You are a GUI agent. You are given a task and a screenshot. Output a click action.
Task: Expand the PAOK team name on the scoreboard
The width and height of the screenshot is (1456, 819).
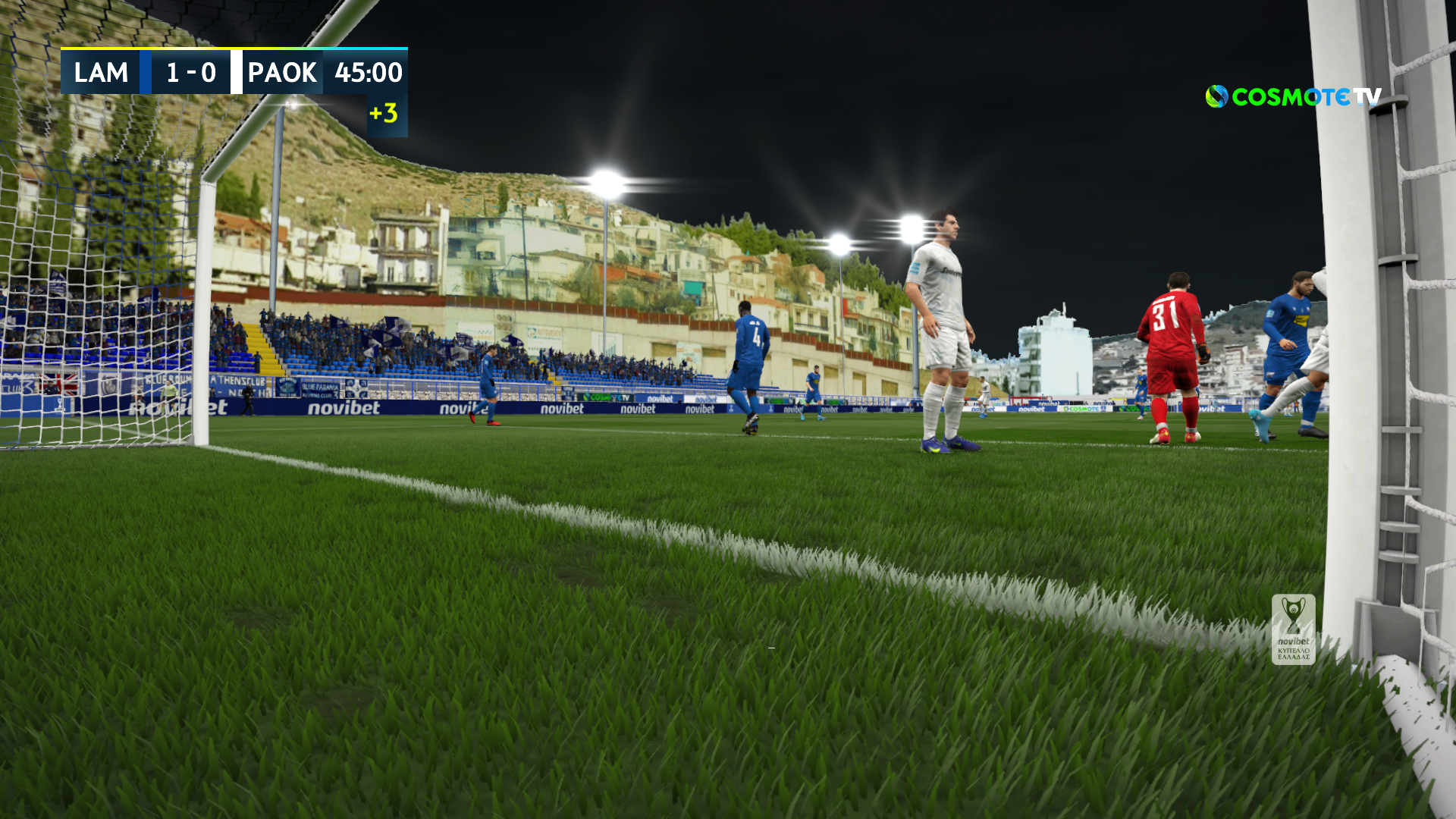tap(281, 74)
